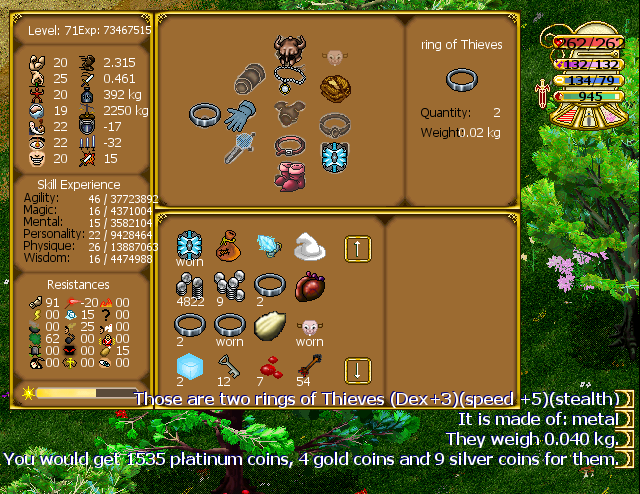Viewport: 640px width, 494px height.
Task: Select the equipped red leather belt
Action: (289, 146)
